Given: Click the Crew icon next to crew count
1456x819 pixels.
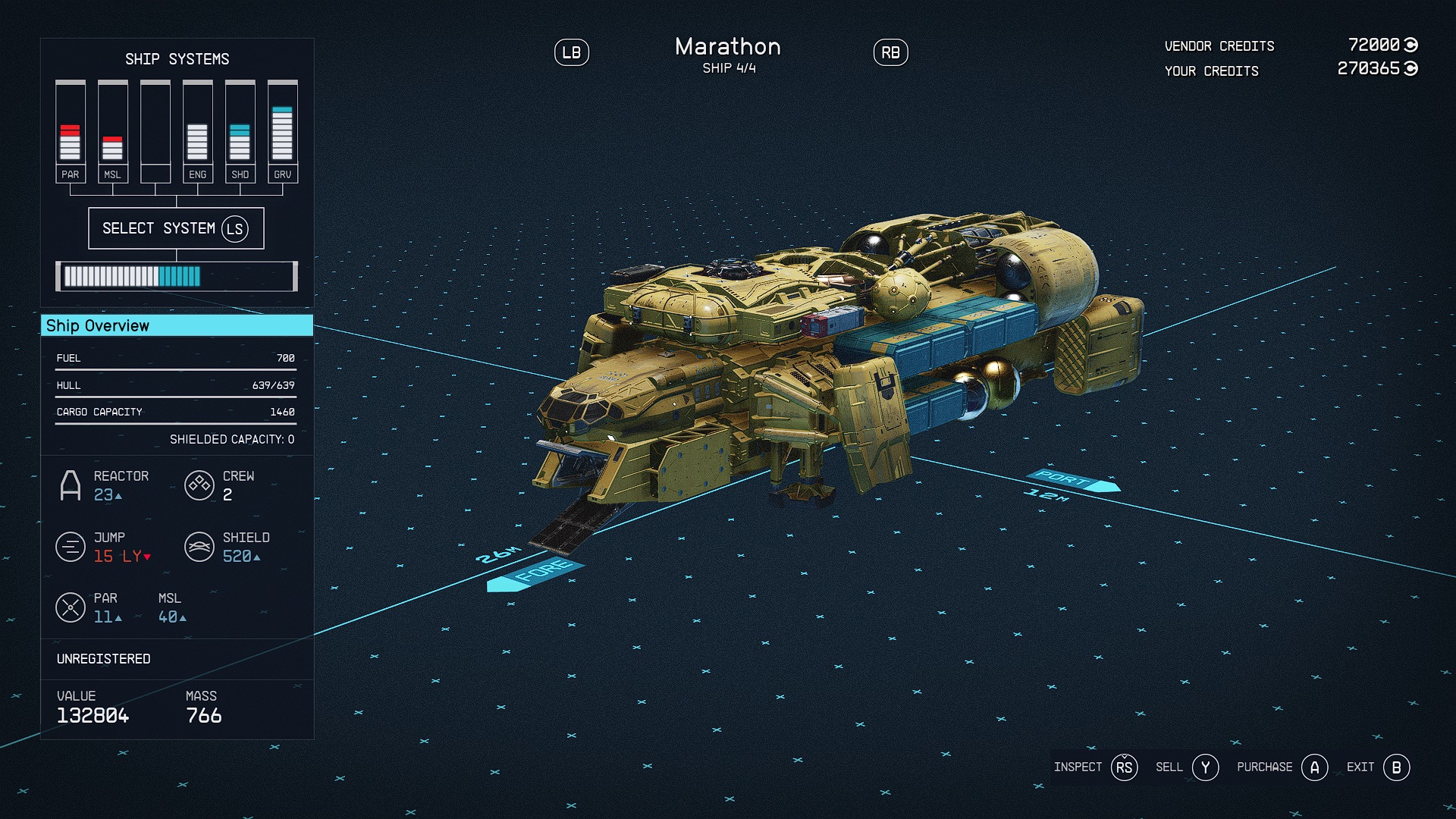Looking at the screenshot, I should tap(200, 485).
